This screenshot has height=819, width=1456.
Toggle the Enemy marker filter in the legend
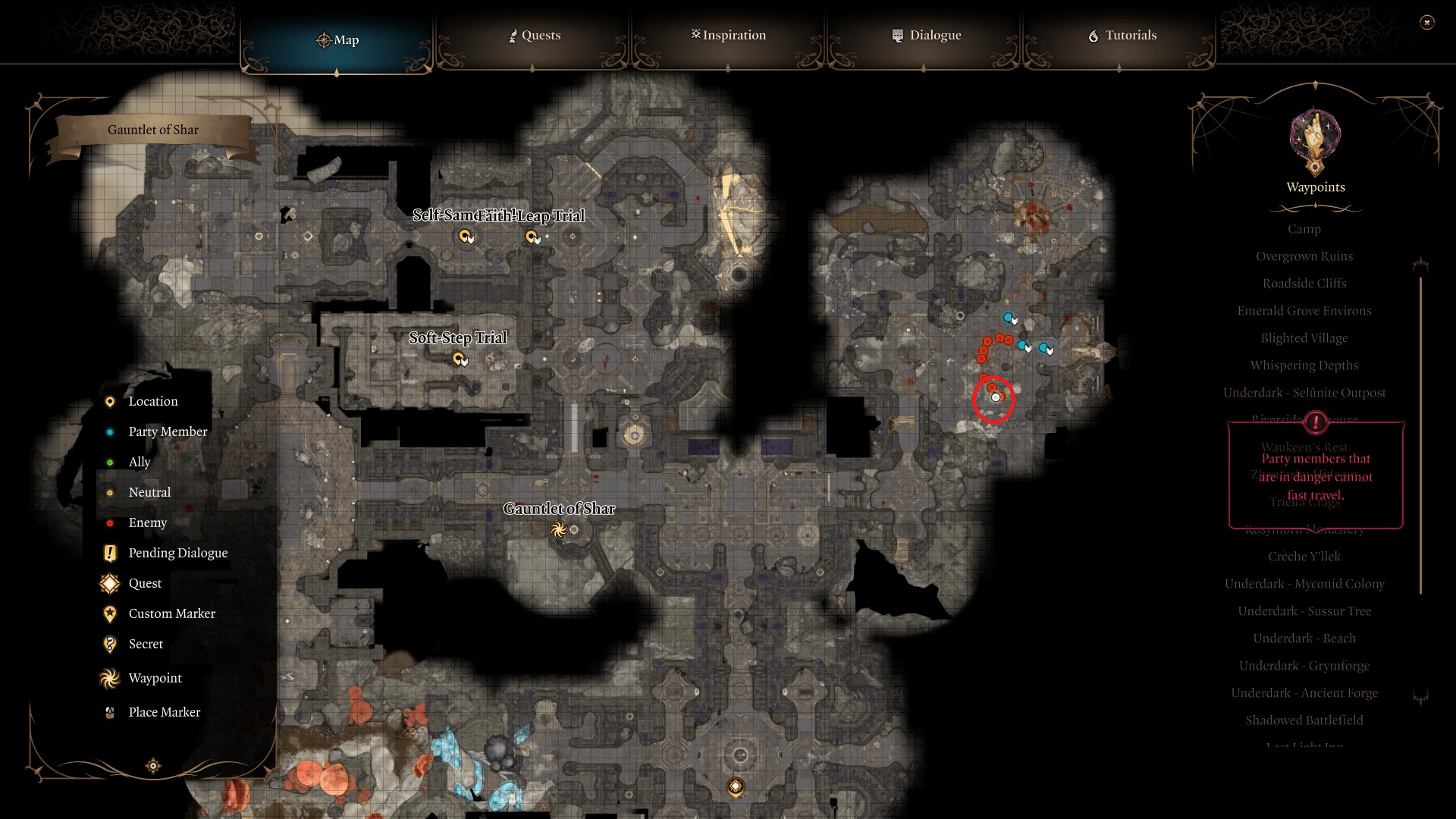109,522
